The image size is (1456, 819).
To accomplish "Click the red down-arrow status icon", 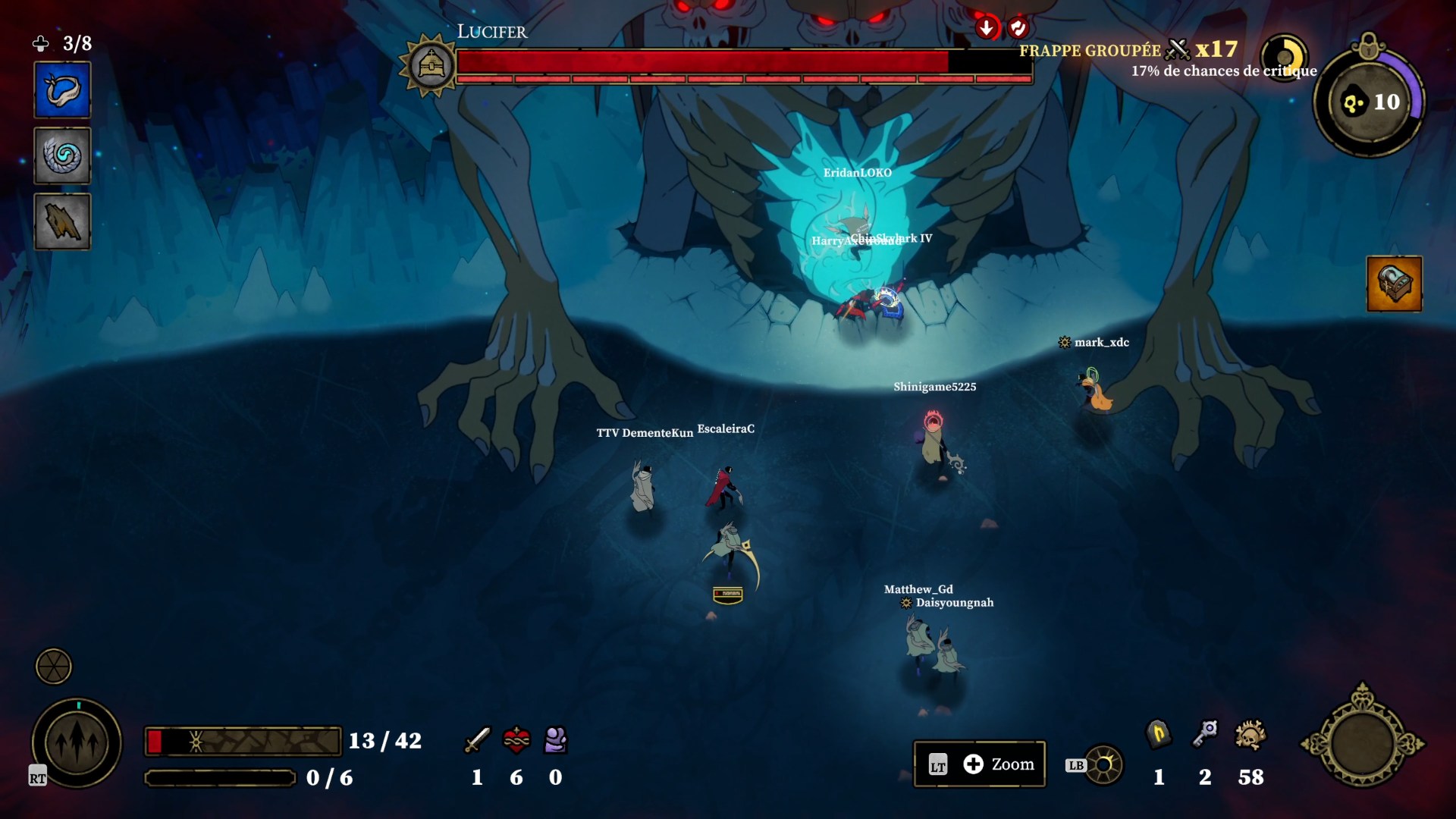I will pos(986,28).
